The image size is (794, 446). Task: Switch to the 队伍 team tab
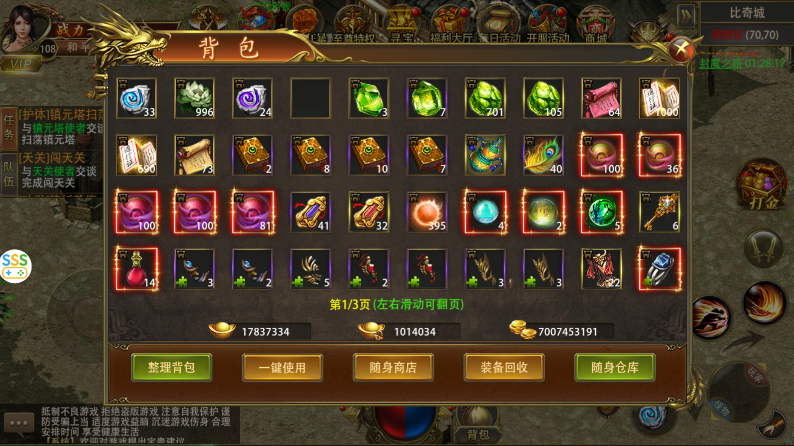tap(8, 174)
